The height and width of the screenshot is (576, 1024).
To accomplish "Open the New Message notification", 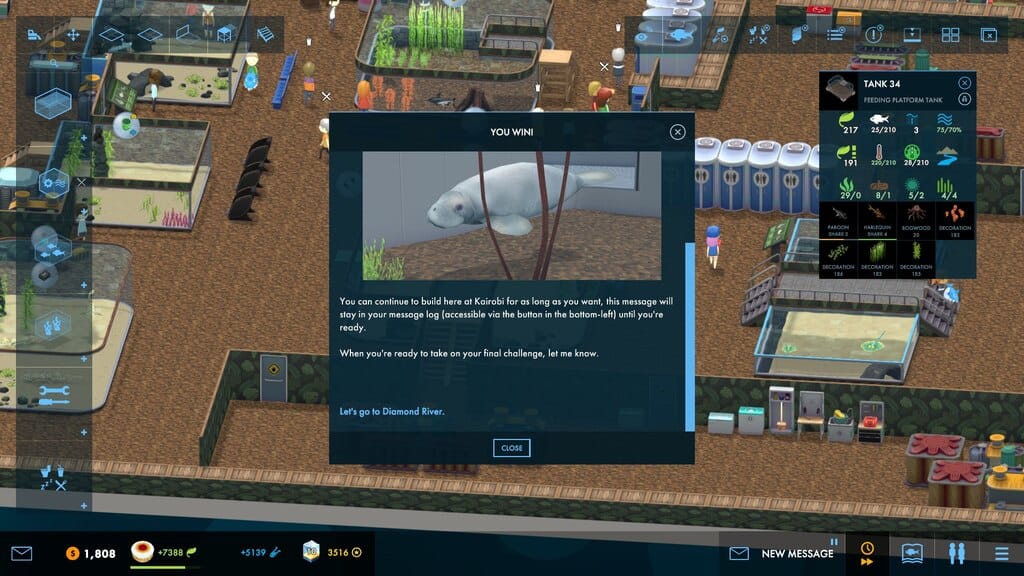I will point(785,553).
